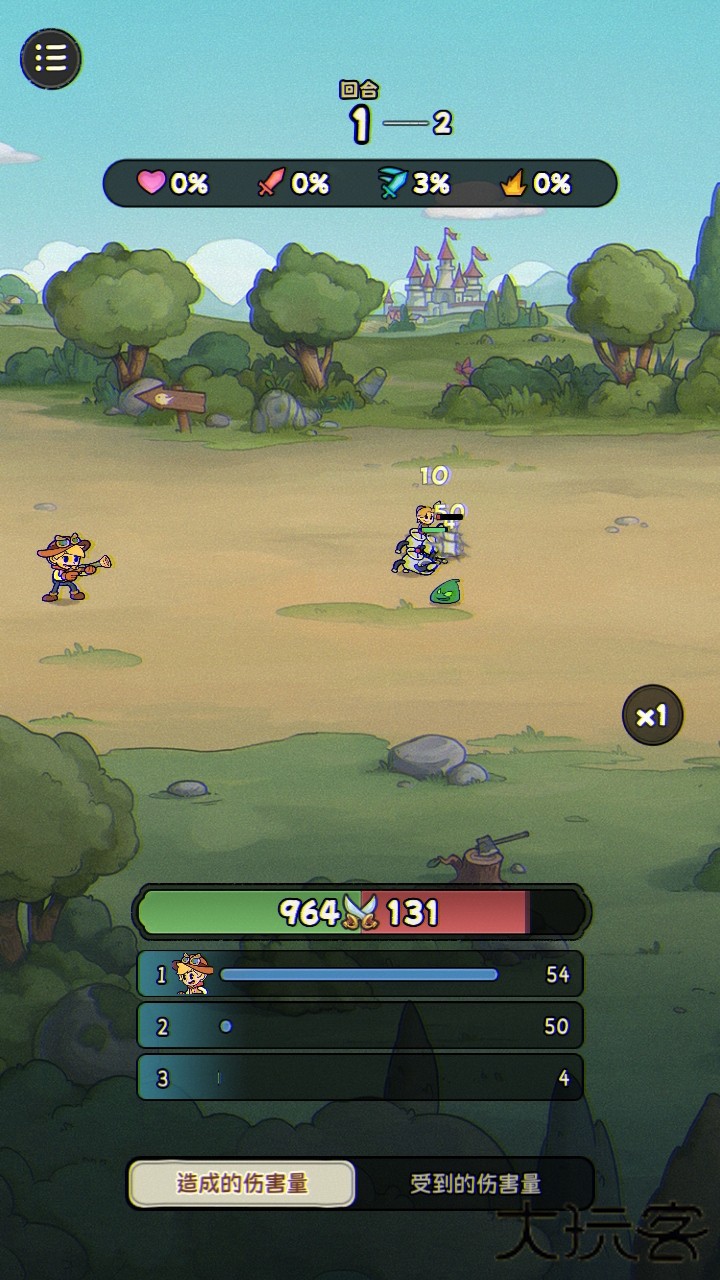
Task: Switch to the 受到的伤害量 tab
Action: click(x=475, y=1184)
